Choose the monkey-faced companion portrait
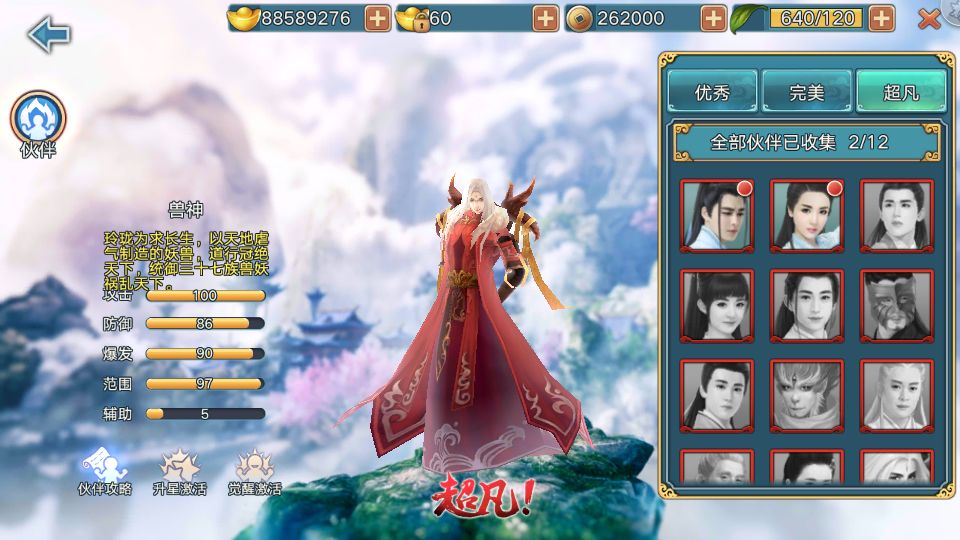The image size is (960, 540). pos(807,396)
